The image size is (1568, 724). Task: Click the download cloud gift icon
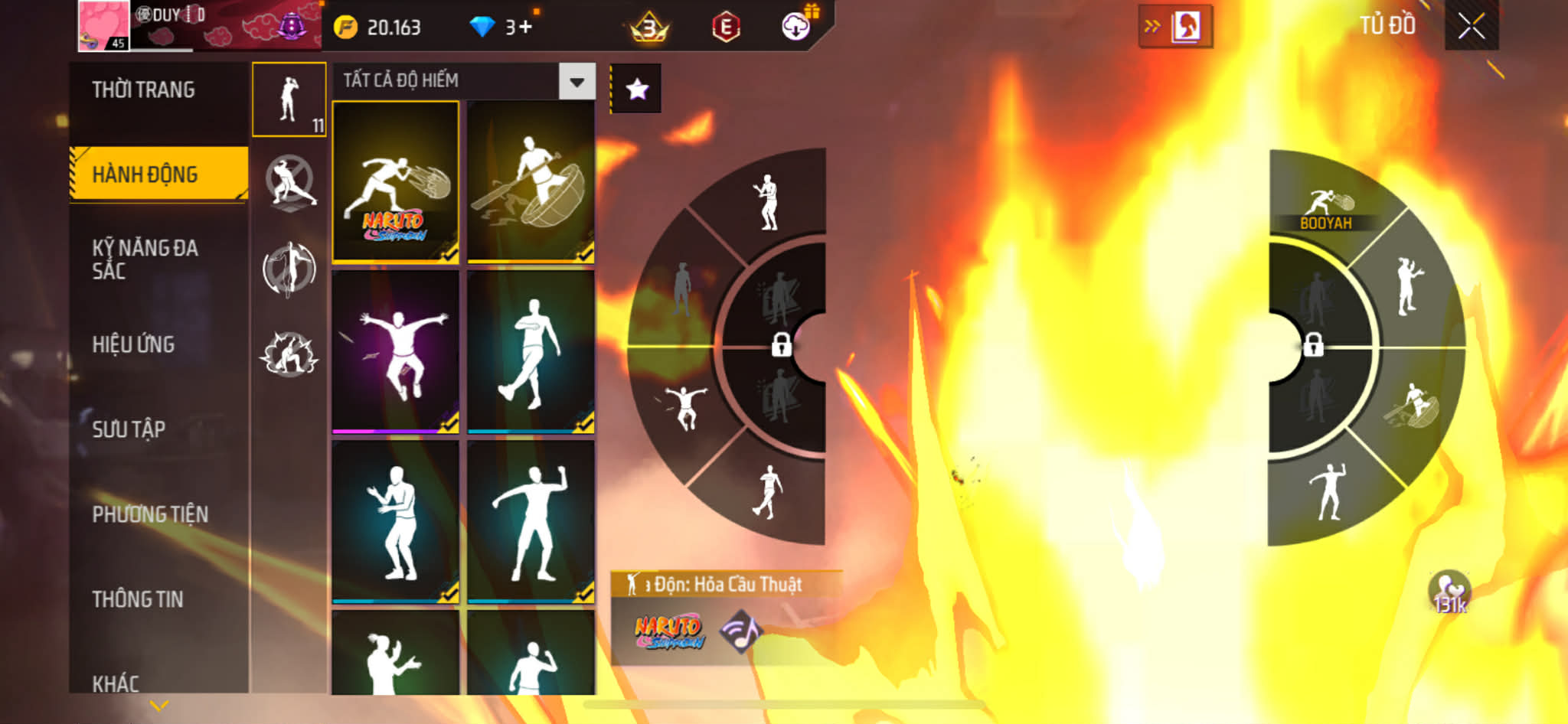(796, 28)
